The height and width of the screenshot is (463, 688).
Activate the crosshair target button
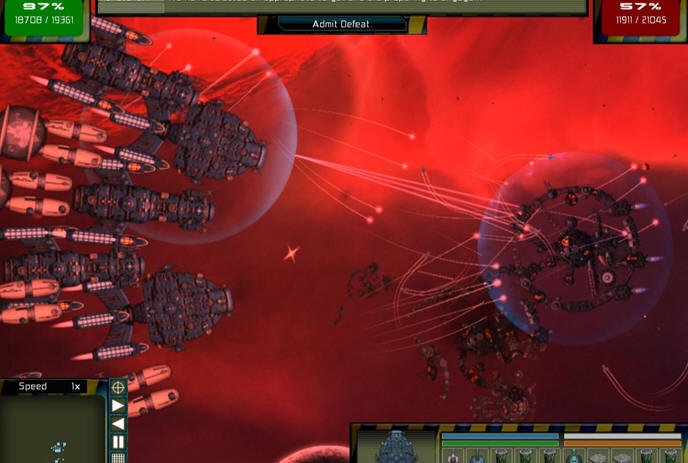point(118,387)
